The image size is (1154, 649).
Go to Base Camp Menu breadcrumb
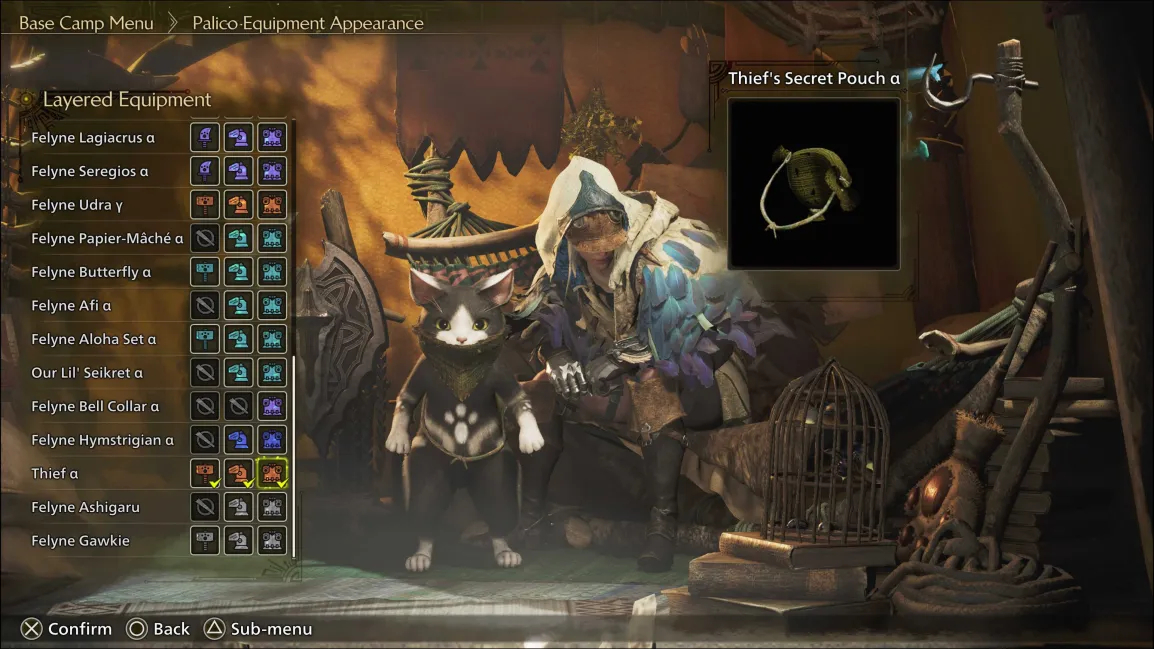click(86, 22)
